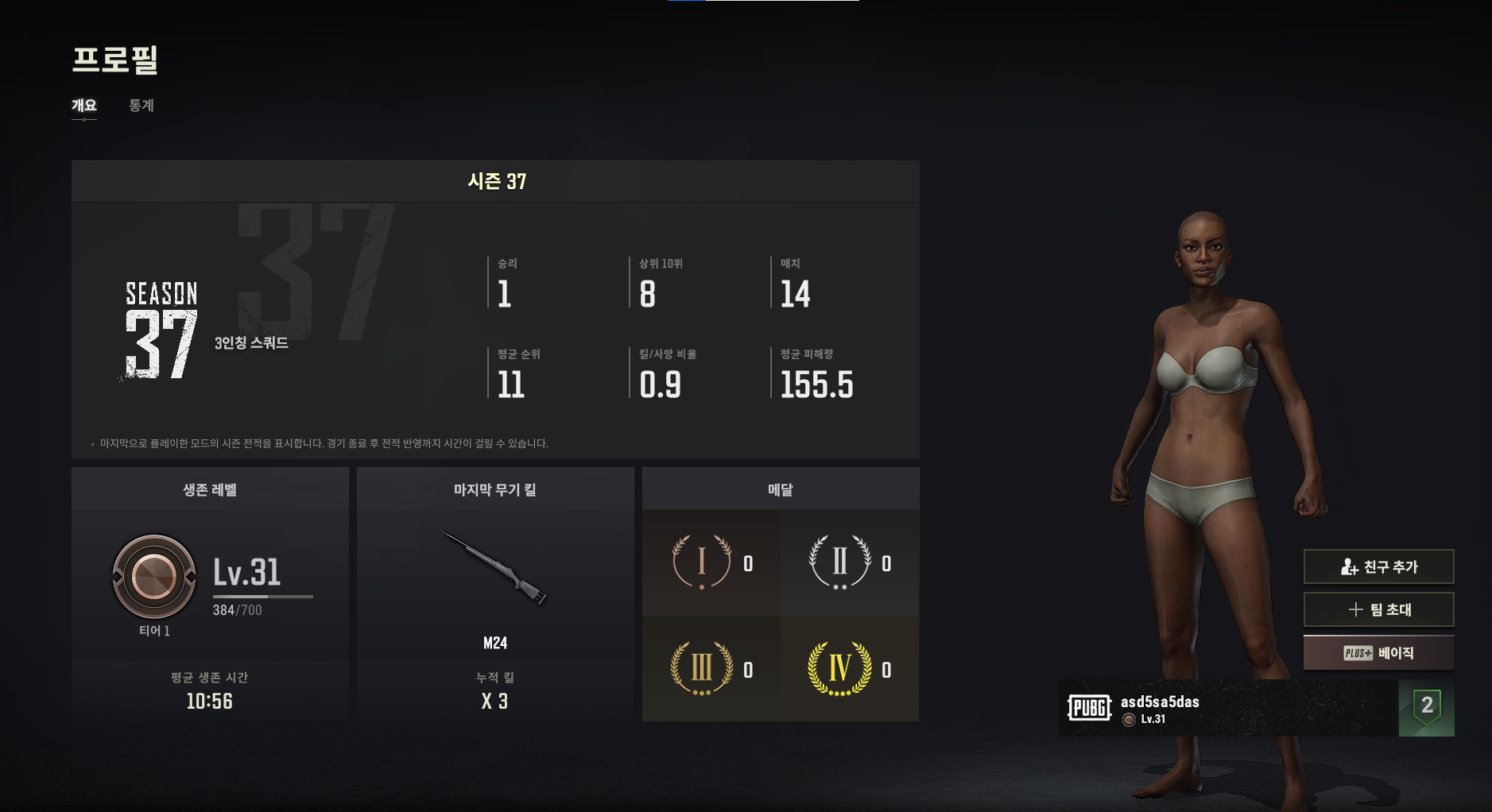Switch to the 통계 tab

(x=141, y=106)
